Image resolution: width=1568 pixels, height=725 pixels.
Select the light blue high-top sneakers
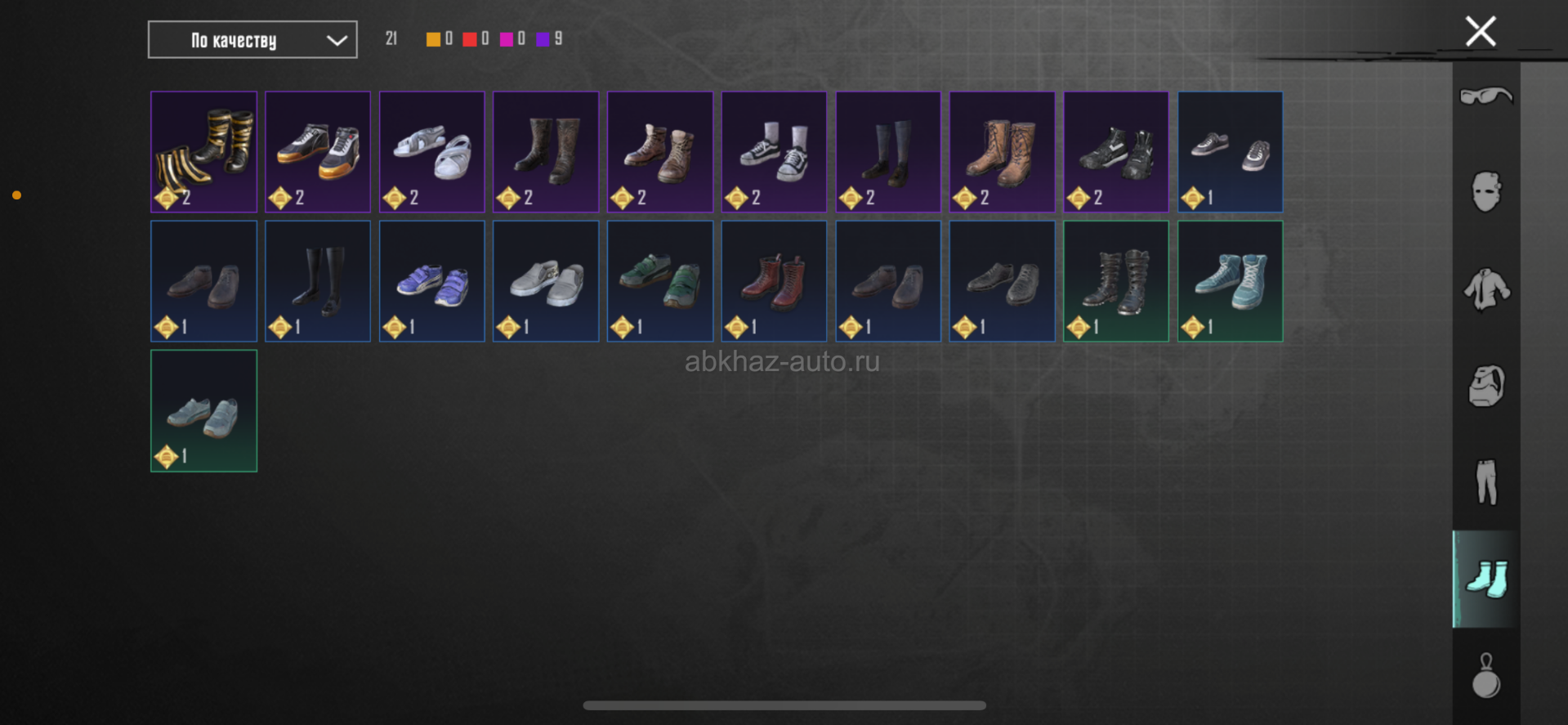coord(1230,281)
